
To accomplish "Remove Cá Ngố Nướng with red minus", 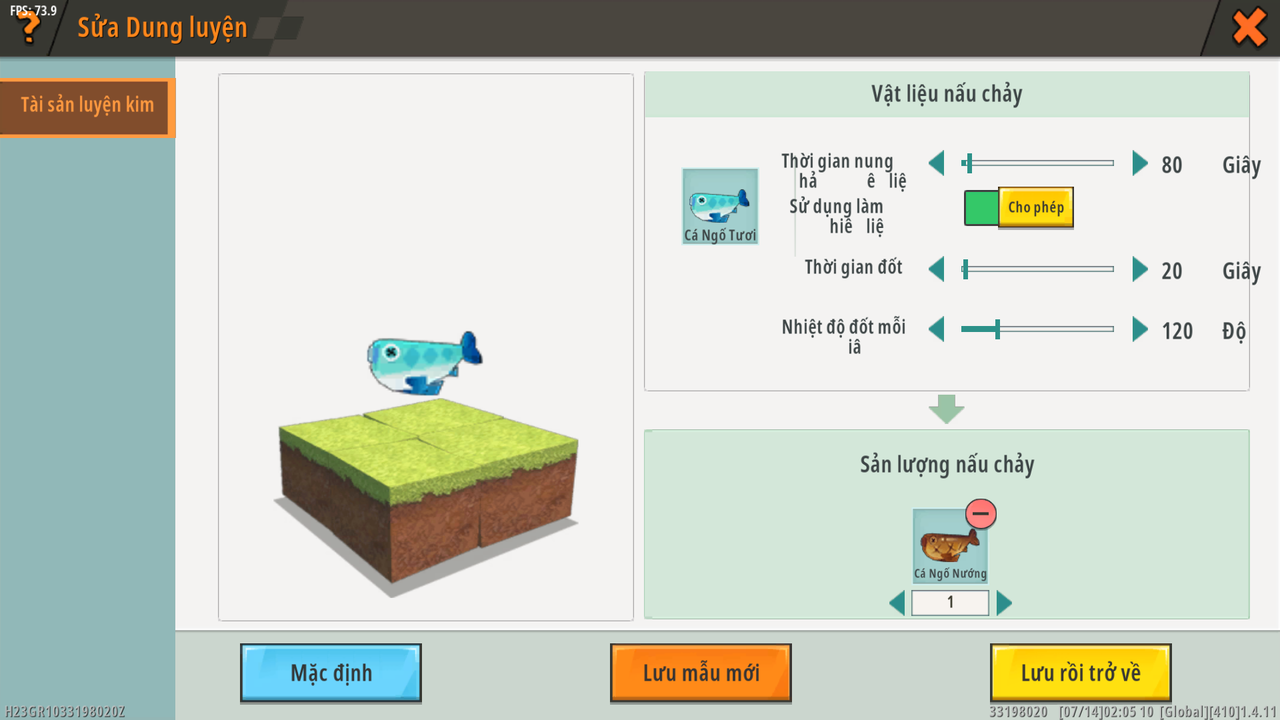I will click(981, 514).
